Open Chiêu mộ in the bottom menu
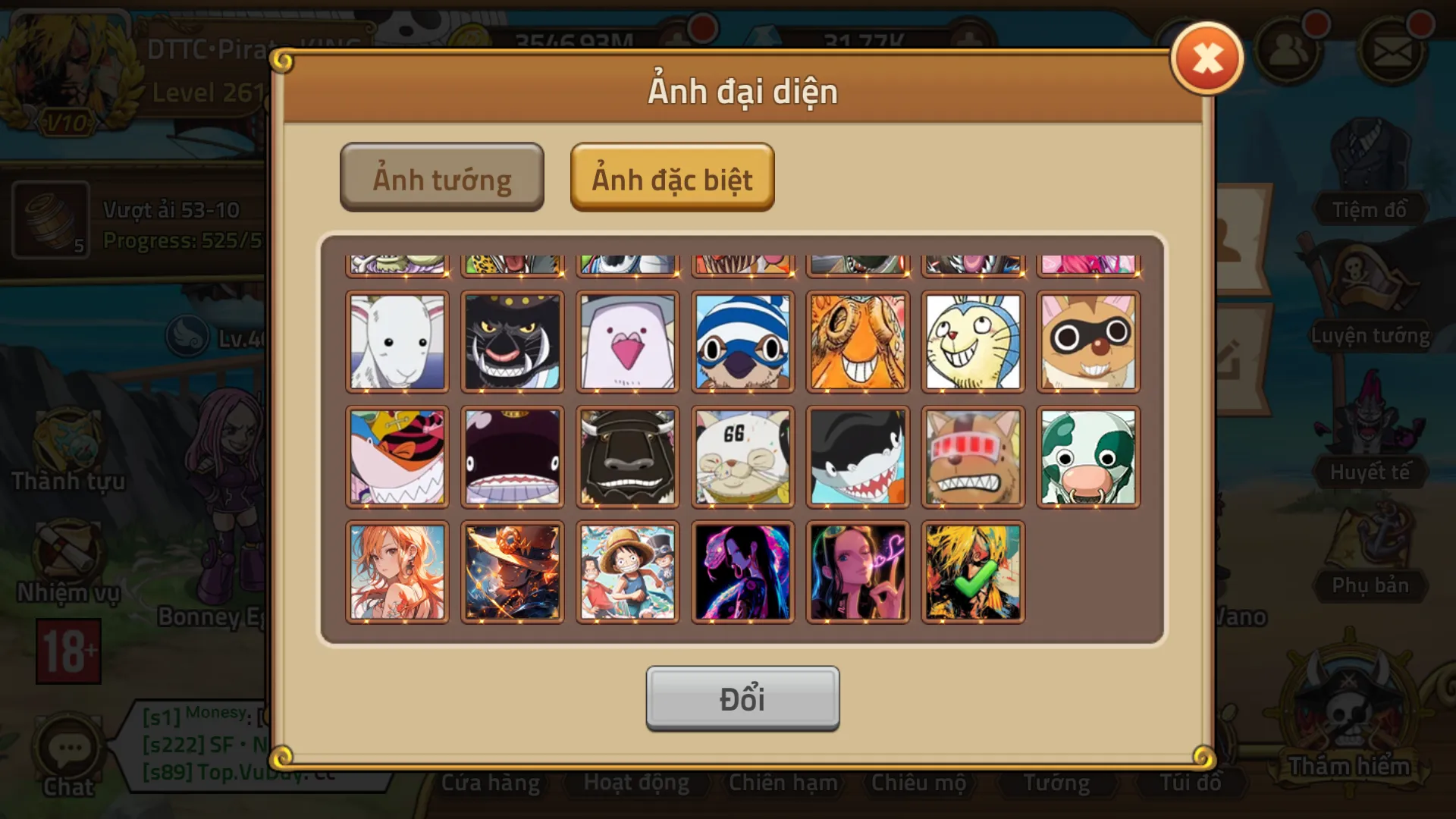1456x819 pixels. [x=919, y=782]
